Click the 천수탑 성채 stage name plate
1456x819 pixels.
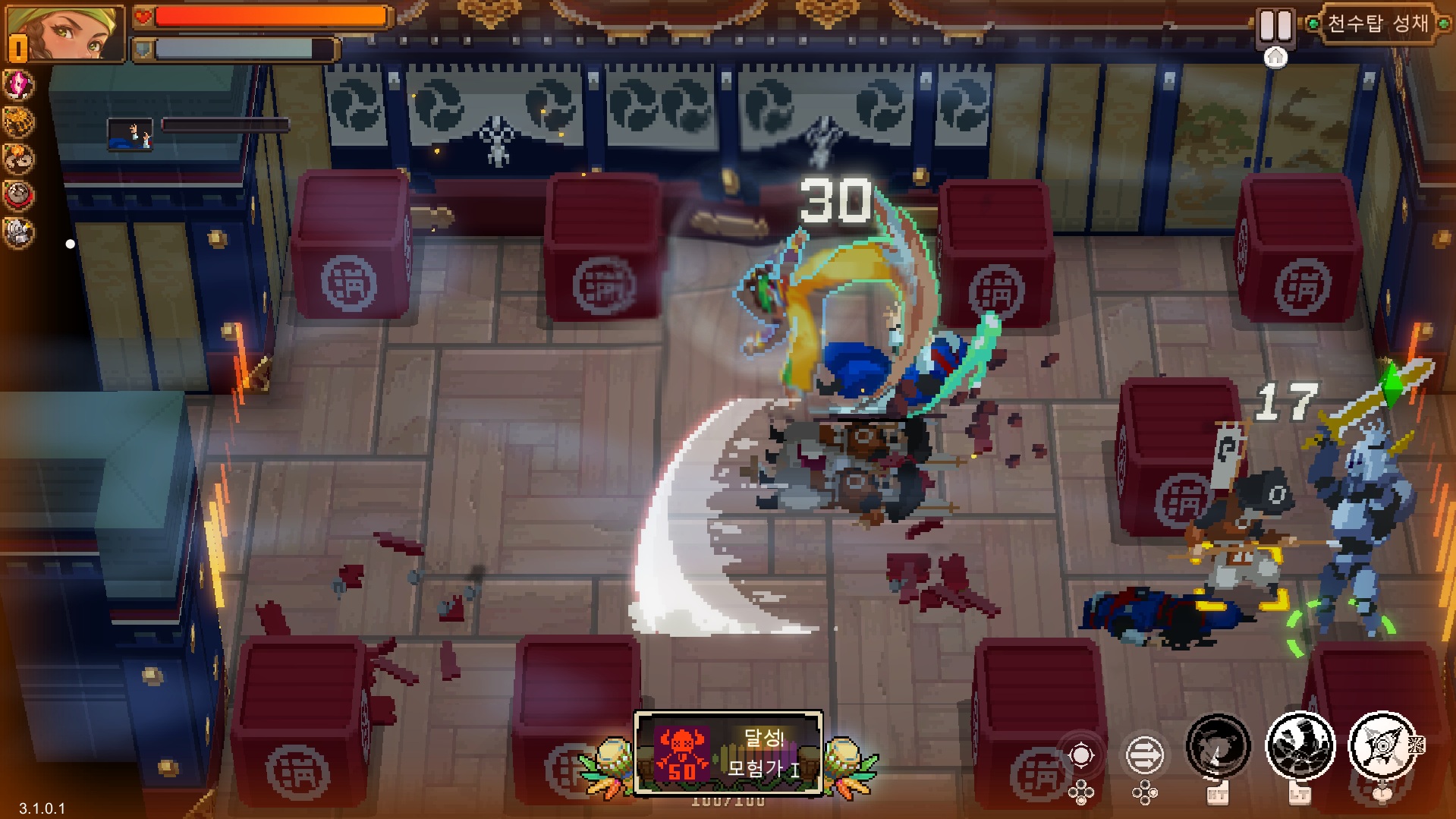point(1378,24)
